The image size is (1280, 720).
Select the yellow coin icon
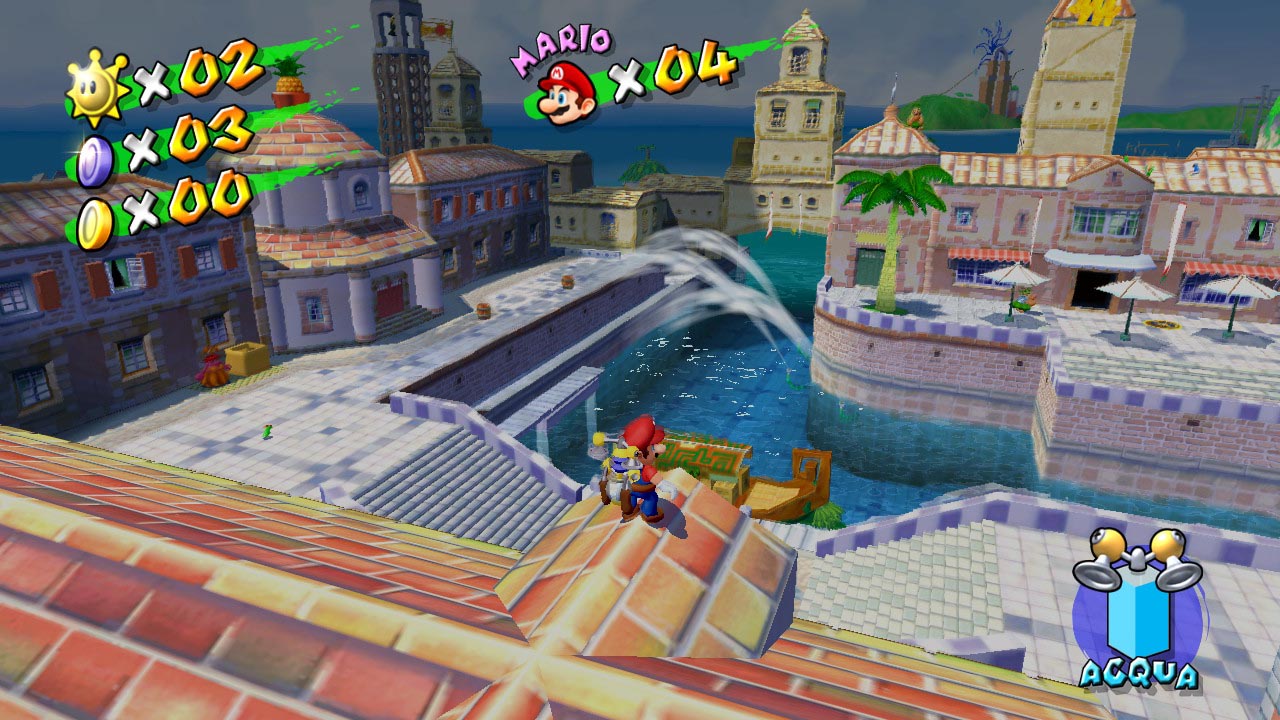pos(96,223)
